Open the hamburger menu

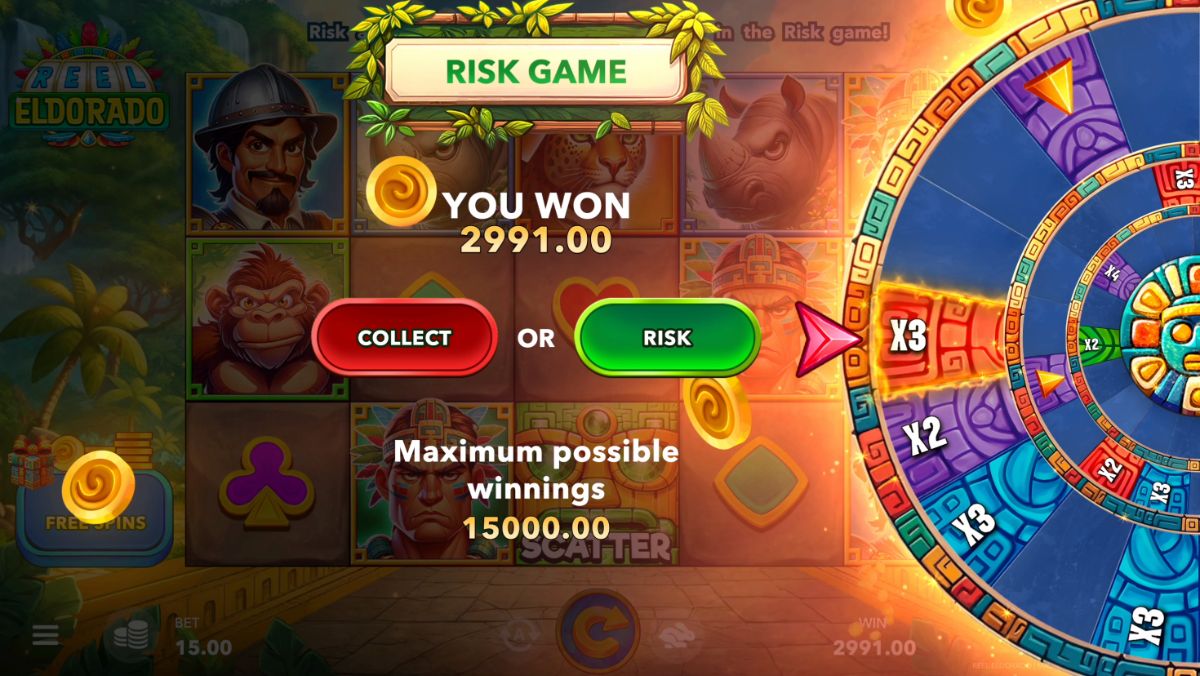coord(45,636)
